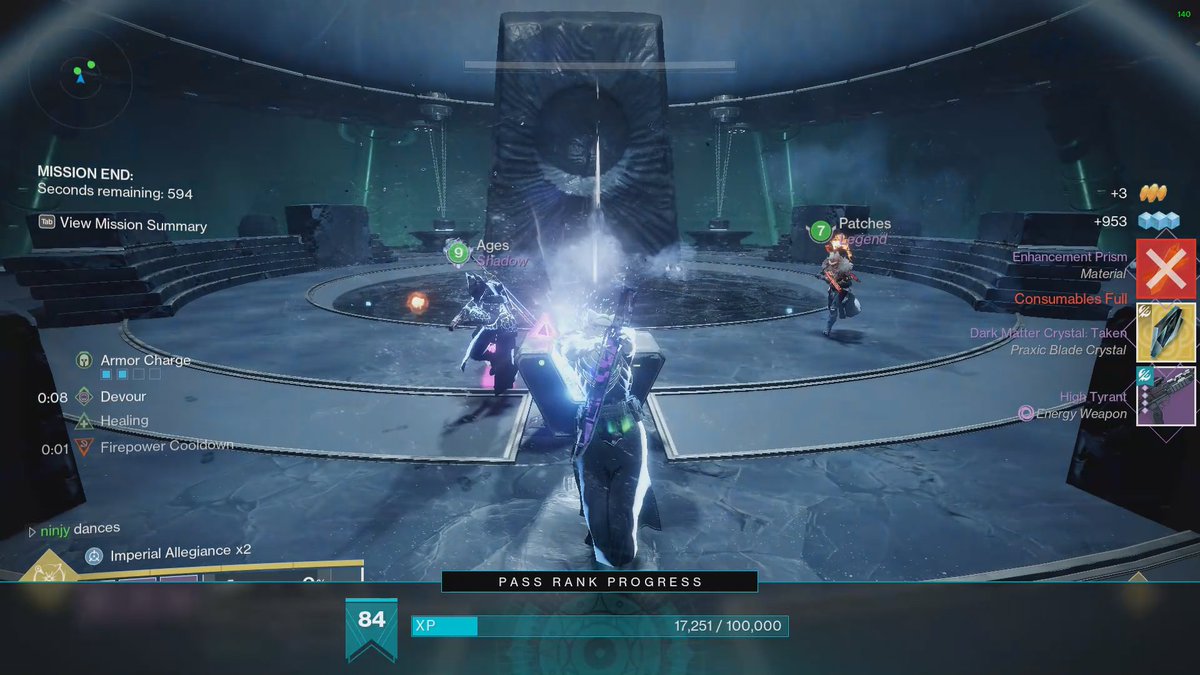Image resolution: width=1200 pixels, height=675 pixels.
Task: Open the rank 84 pass badge
Action: pyautogui.click(x=371, y=626)
